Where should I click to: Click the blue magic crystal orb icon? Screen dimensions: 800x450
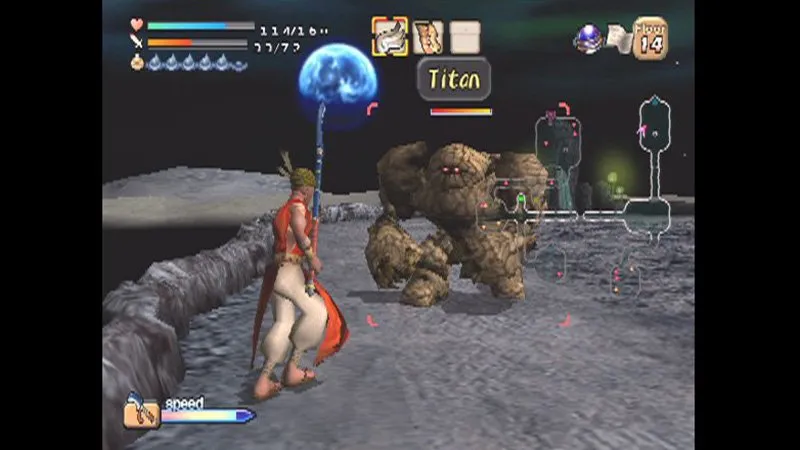[589, 38]
